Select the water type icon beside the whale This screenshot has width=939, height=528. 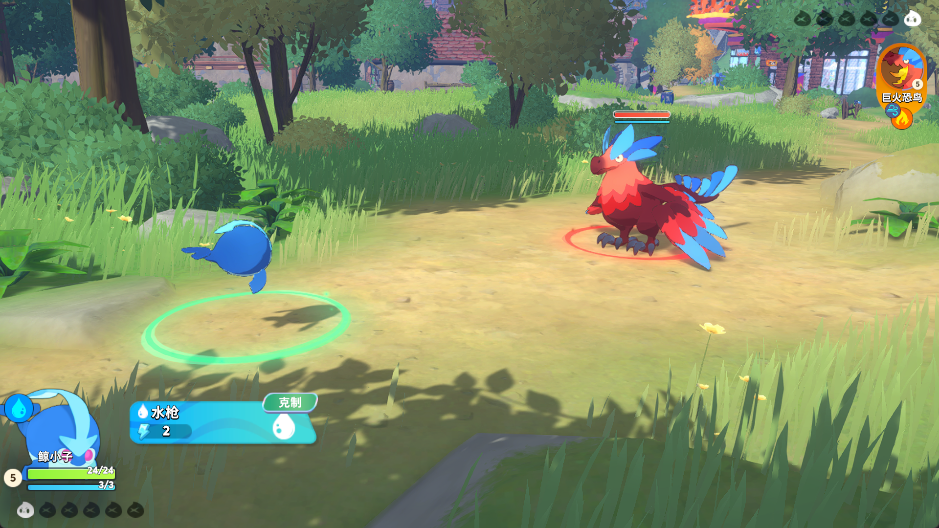click(17, 407)
